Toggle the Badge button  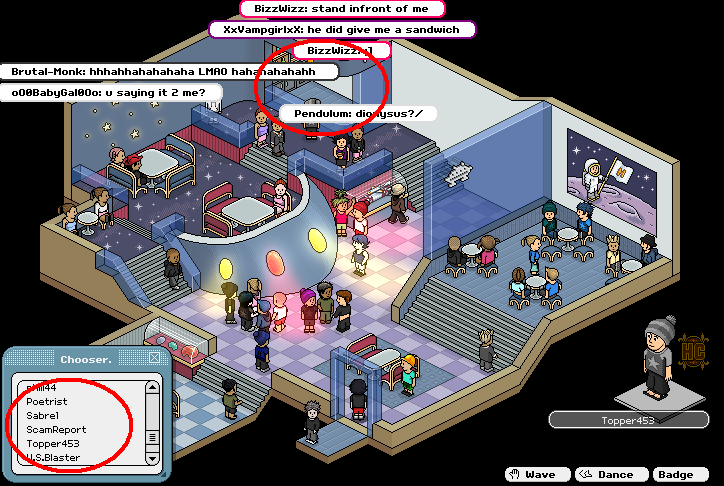click(679, 474)
